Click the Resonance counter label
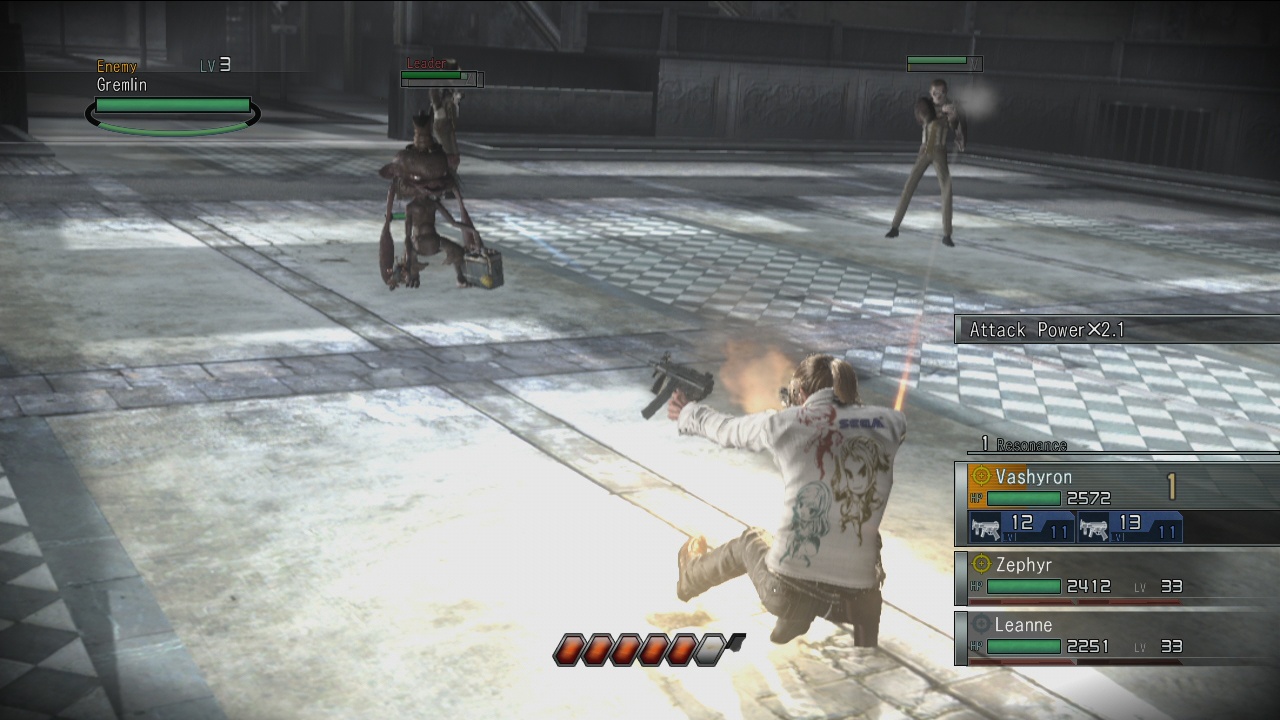This screenshot has width=1280, height=720. (1030, 445)
